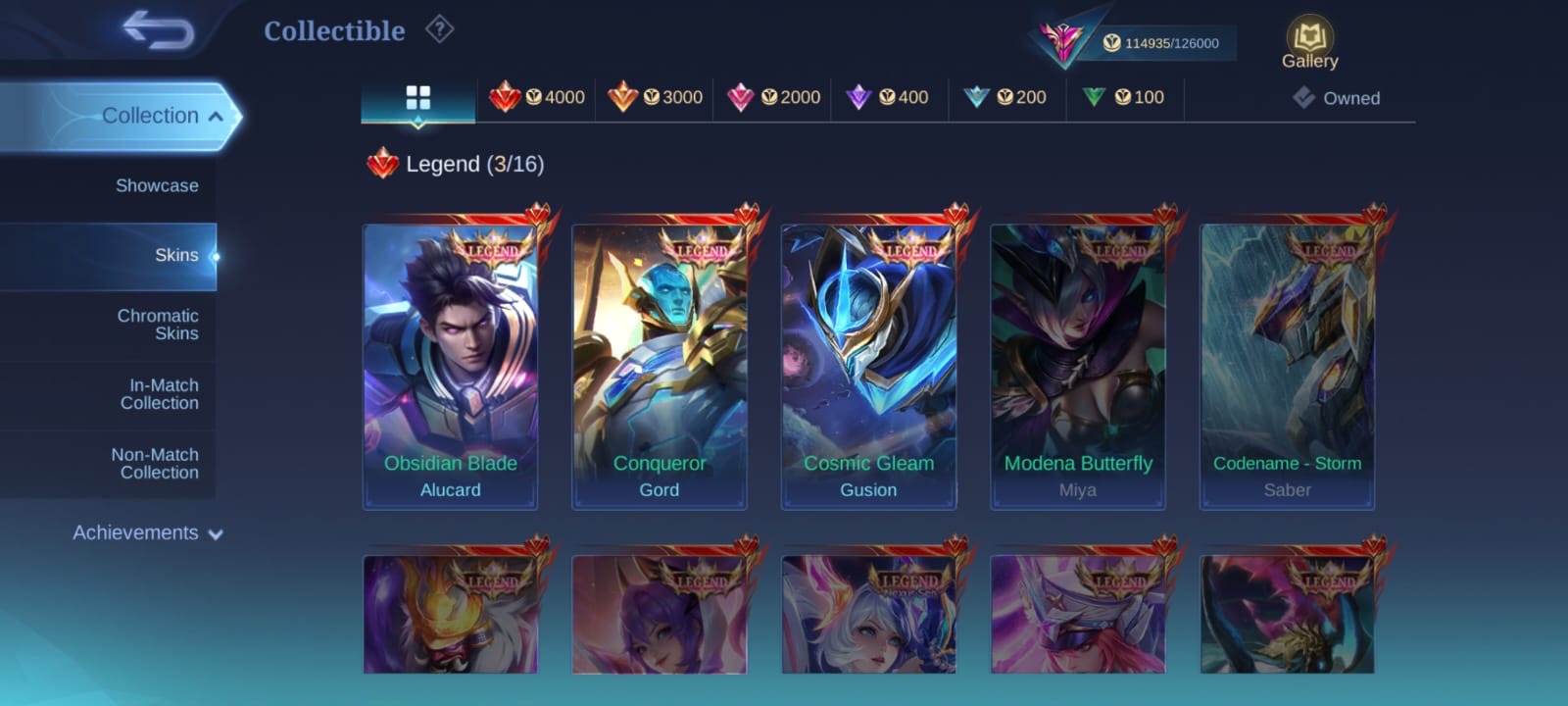Screen dimensions: 1568x706
Task: Open In-Match Collection
Action: tap(159, 394)
